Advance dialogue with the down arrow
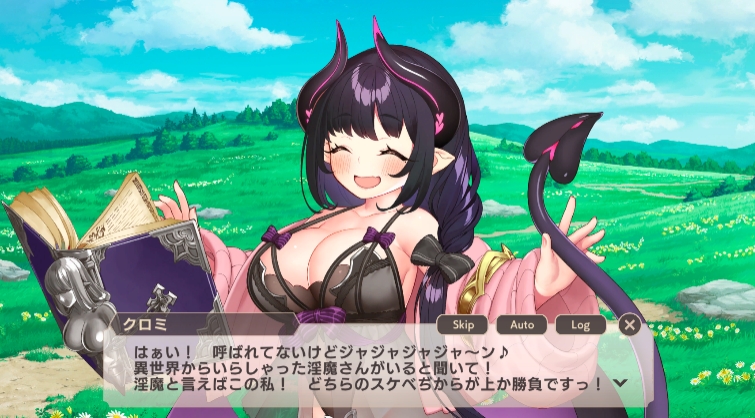Image resolution: width=755 pixels, height=418 pixels. click(x=620, y=382)
